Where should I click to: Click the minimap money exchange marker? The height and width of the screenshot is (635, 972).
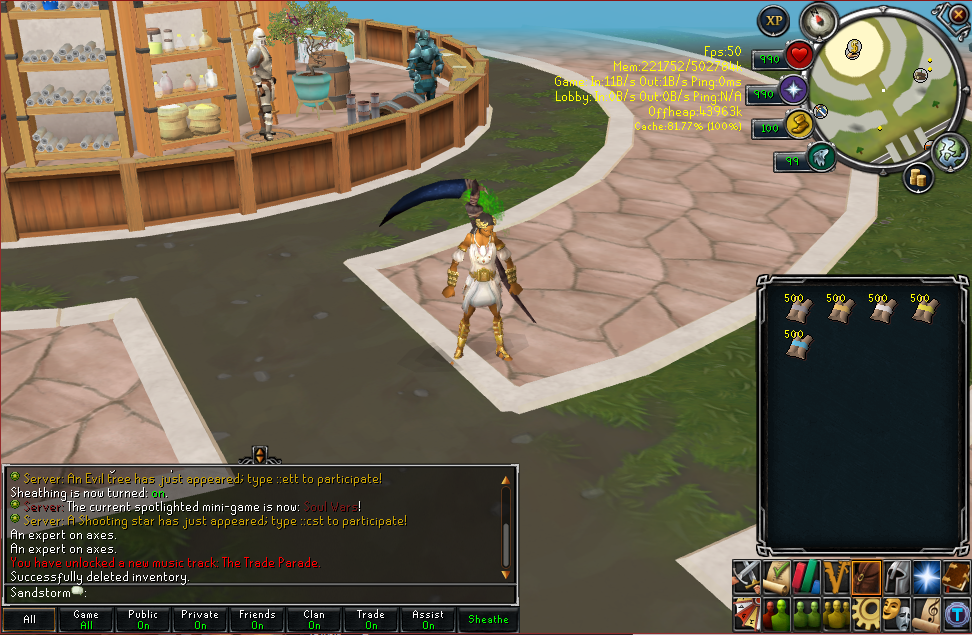click(x=853, y=48)
